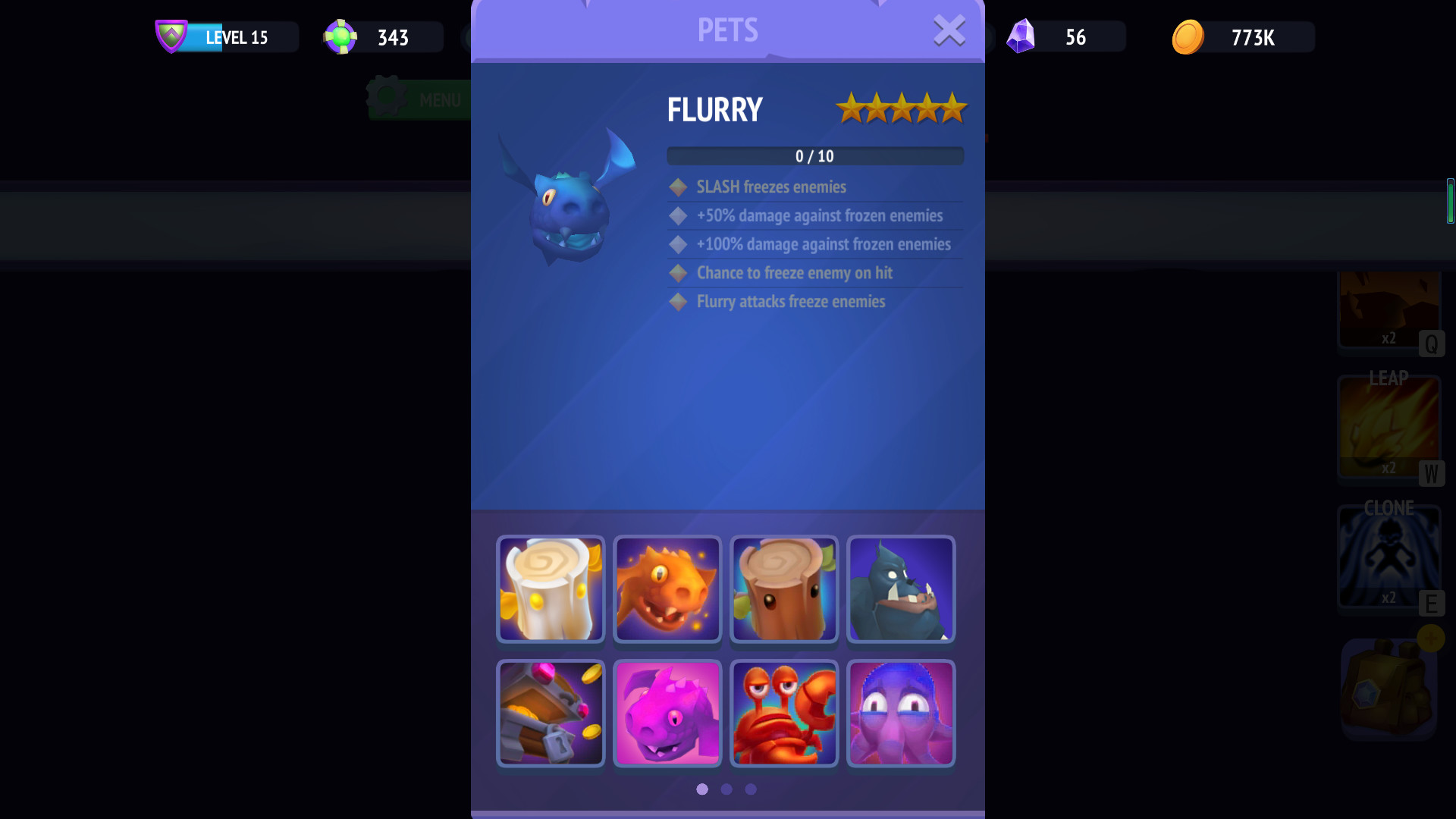This screenshot has width=1456, height=819.
Task: Switch to the third pets page dot
Action: (752, 789)
